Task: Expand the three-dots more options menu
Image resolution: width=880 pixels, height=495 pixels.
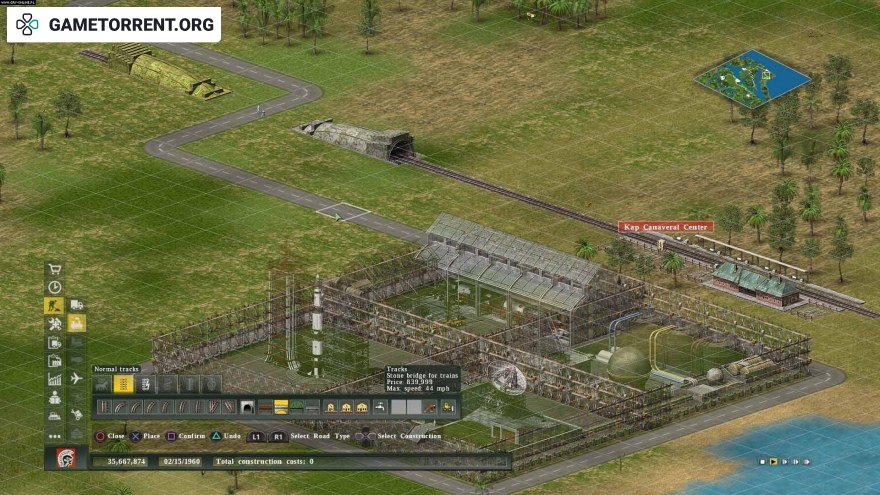Action: [x=55, y=435]
